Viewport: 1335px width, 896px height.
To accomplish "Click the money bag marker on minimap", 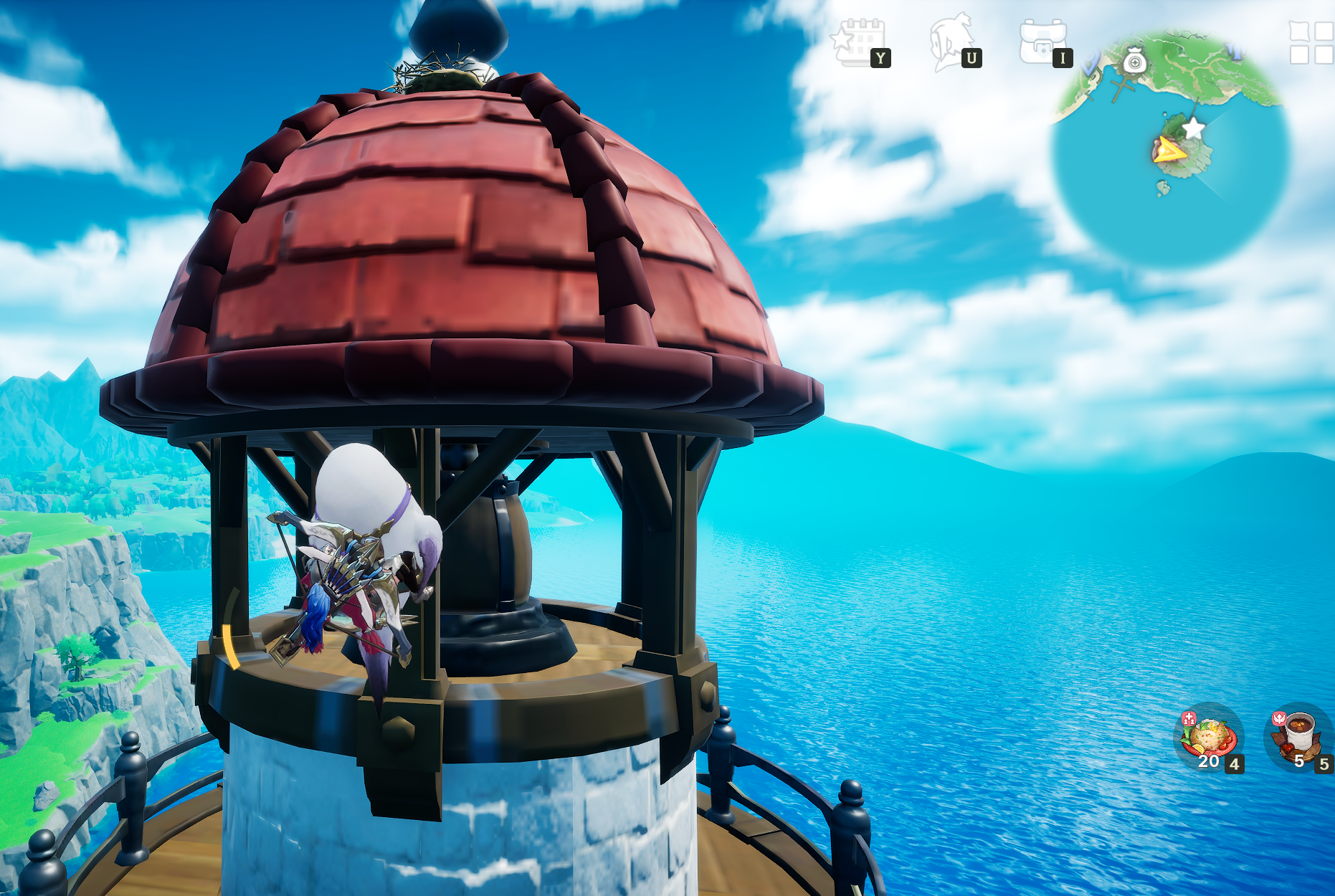I will click(x=1134, y=62).
